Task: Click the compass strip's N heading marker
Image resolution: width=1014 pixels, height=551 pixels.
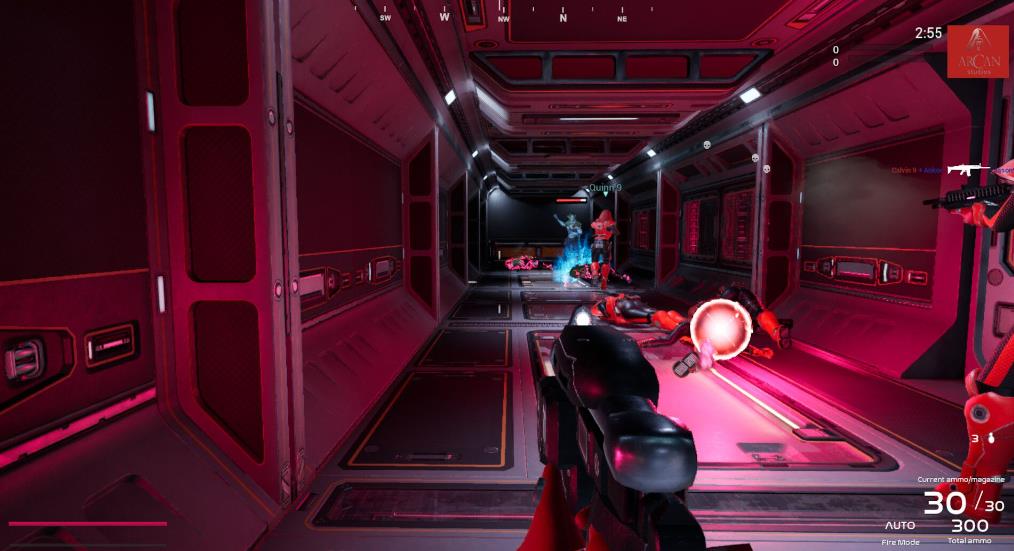Action: pyautogui.click(x=563, y=18)
